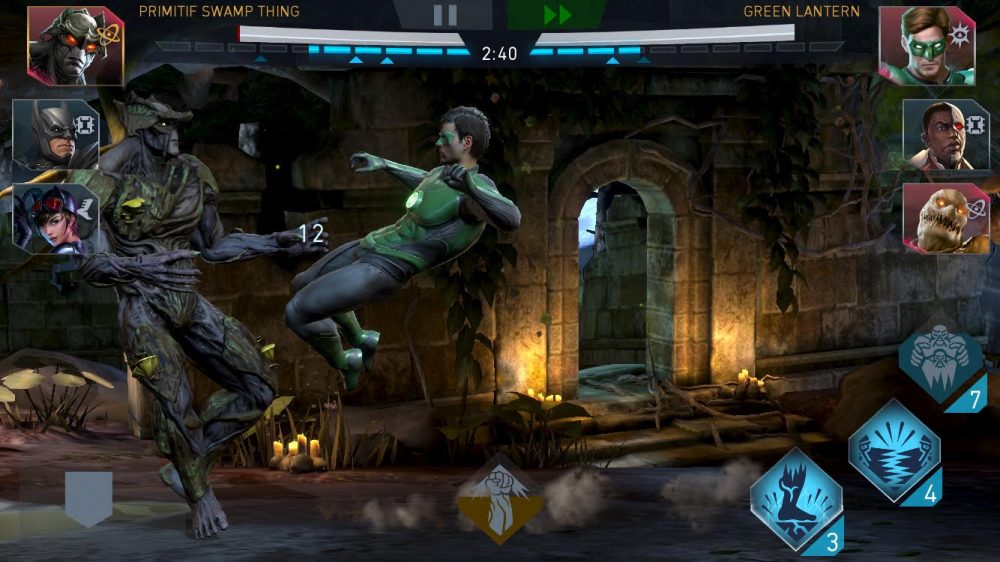
Task: Tap the Green Lantern opponent portrait
Action: click(x=926, y=45)
